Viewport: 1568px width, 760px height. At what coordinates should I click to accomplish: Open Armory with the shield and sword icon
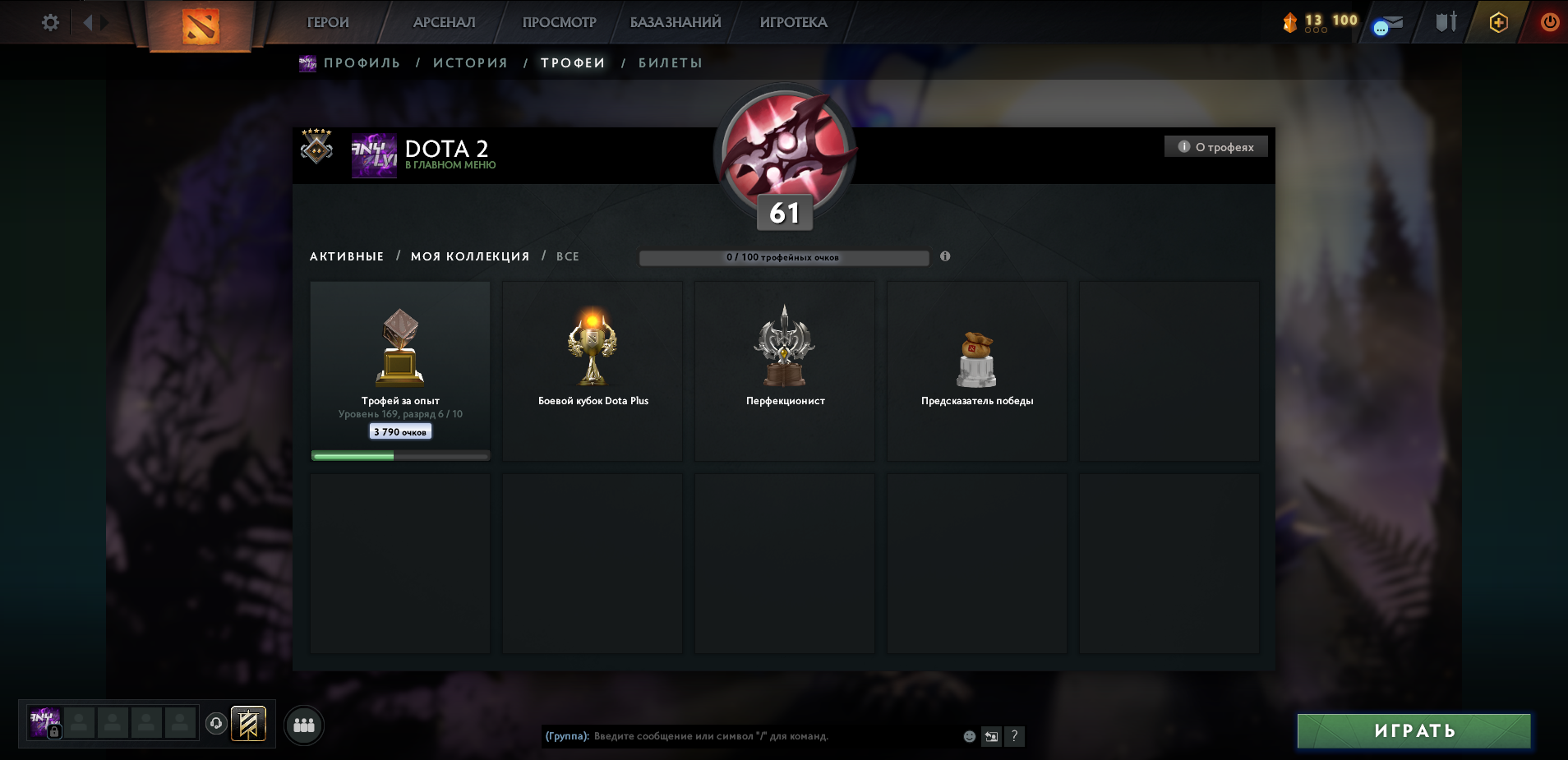1447,22
